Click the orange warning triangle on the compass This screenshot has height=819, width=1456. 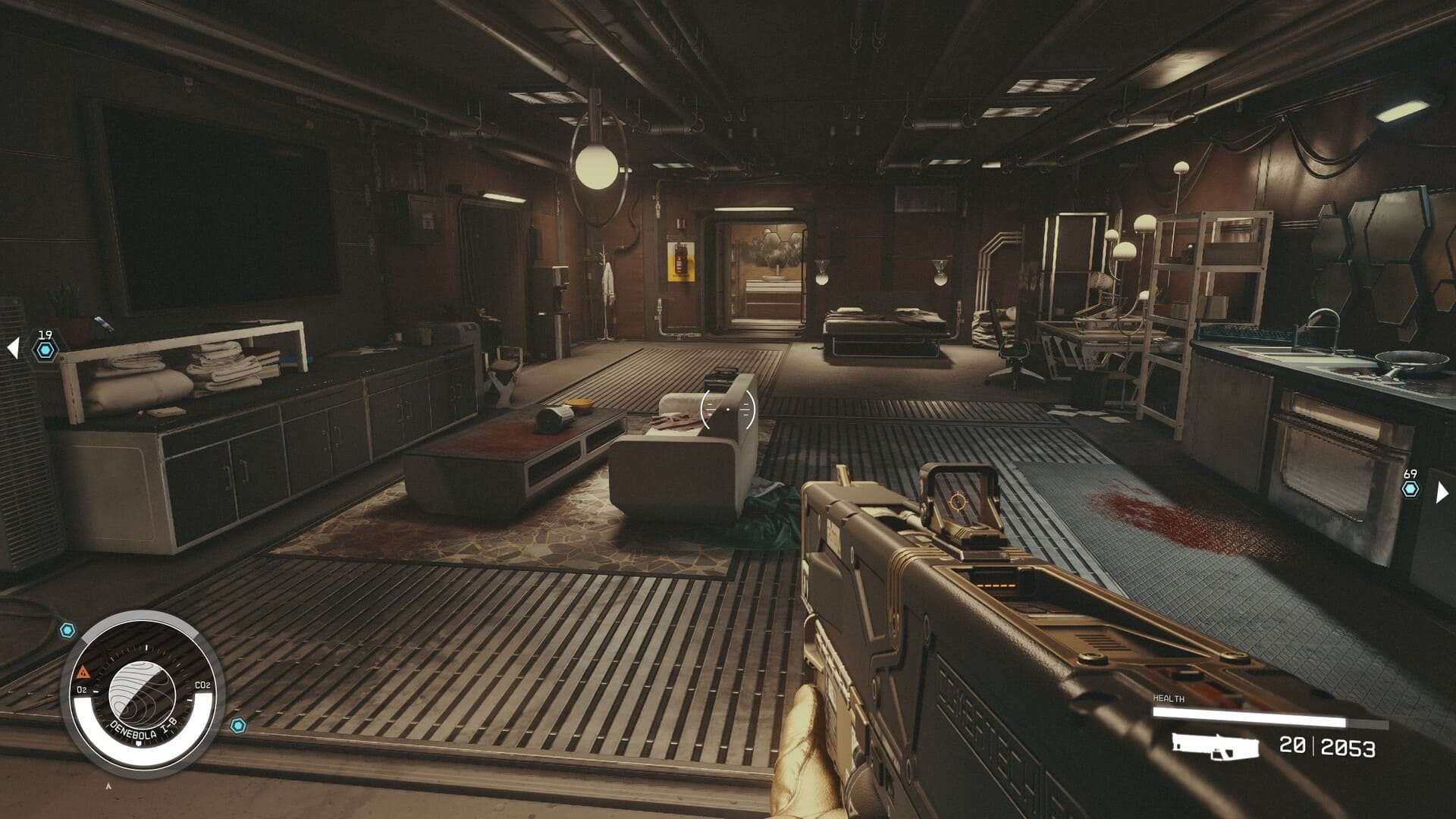83,672
